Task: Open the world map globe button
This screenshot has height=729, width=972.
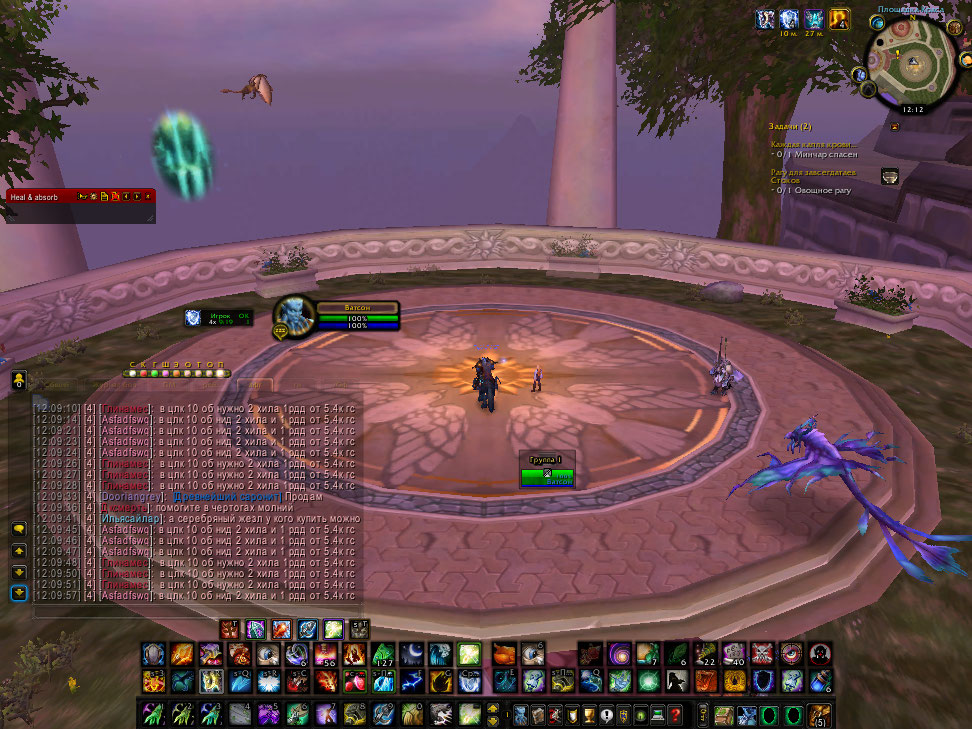Action: tap(877, 22)
